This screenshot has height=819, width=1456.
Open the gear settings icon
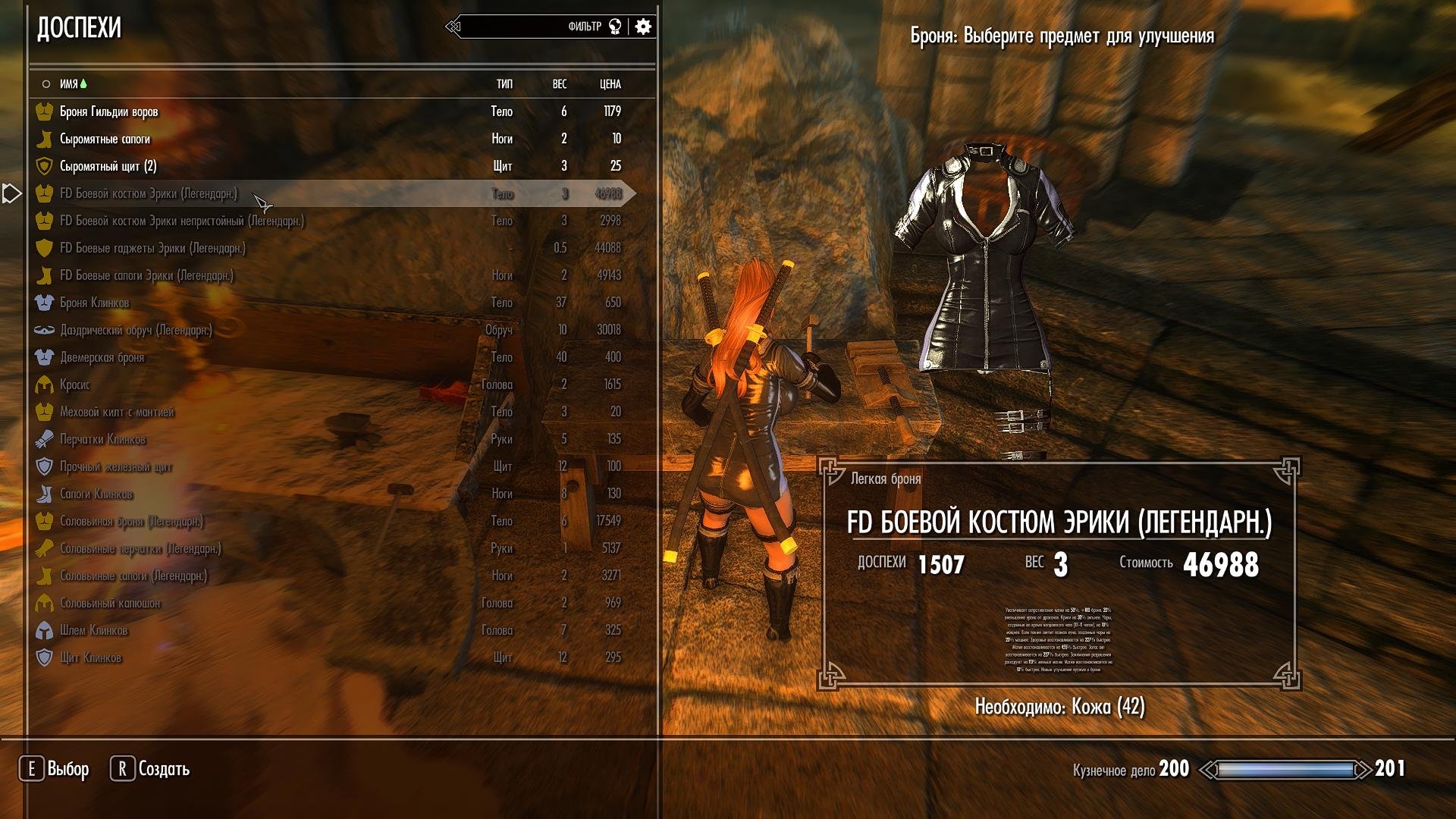tap(643, 27)
